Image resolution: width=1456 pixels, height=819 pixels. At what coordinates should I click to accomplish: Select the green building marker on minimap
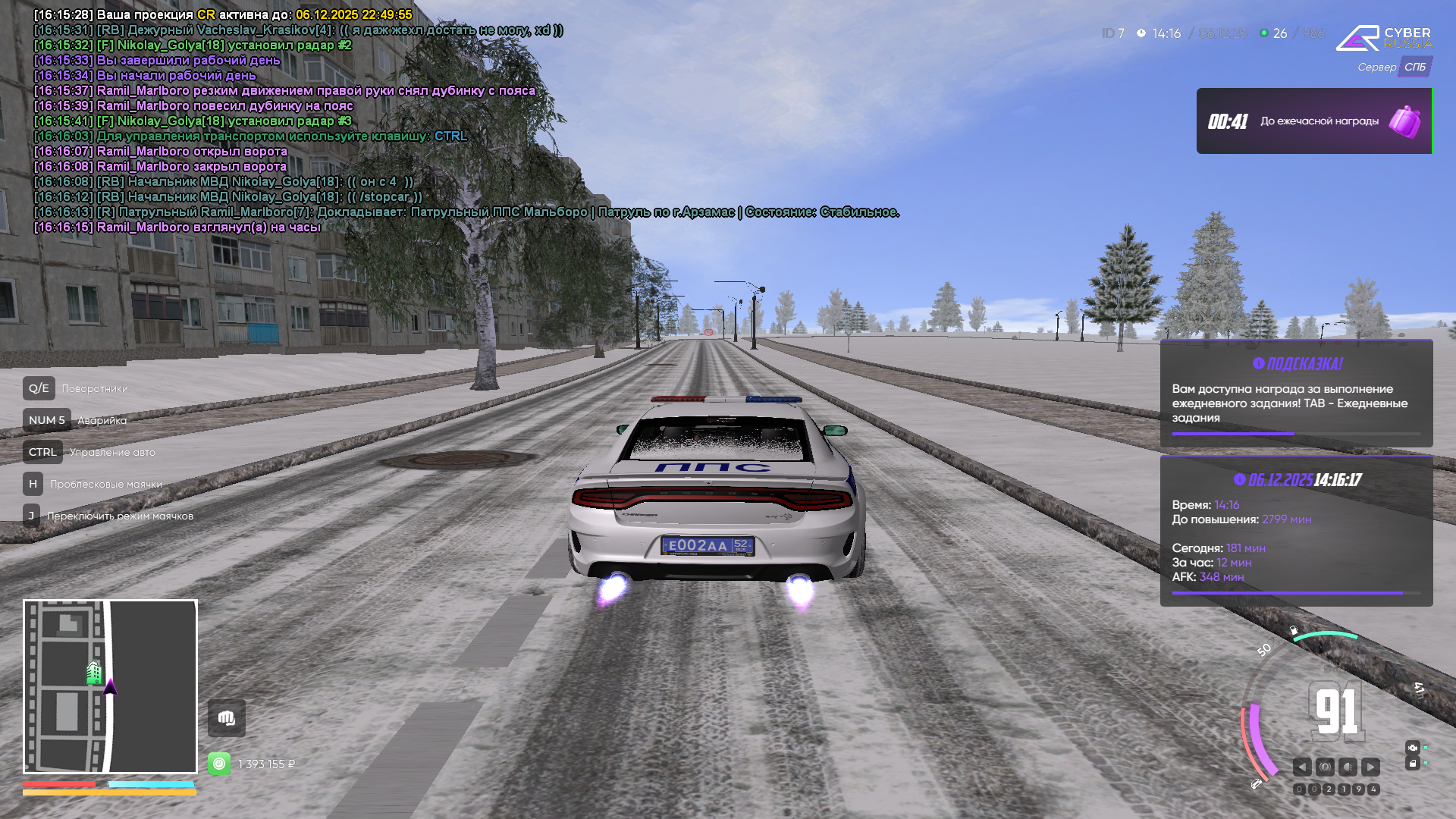94,672
